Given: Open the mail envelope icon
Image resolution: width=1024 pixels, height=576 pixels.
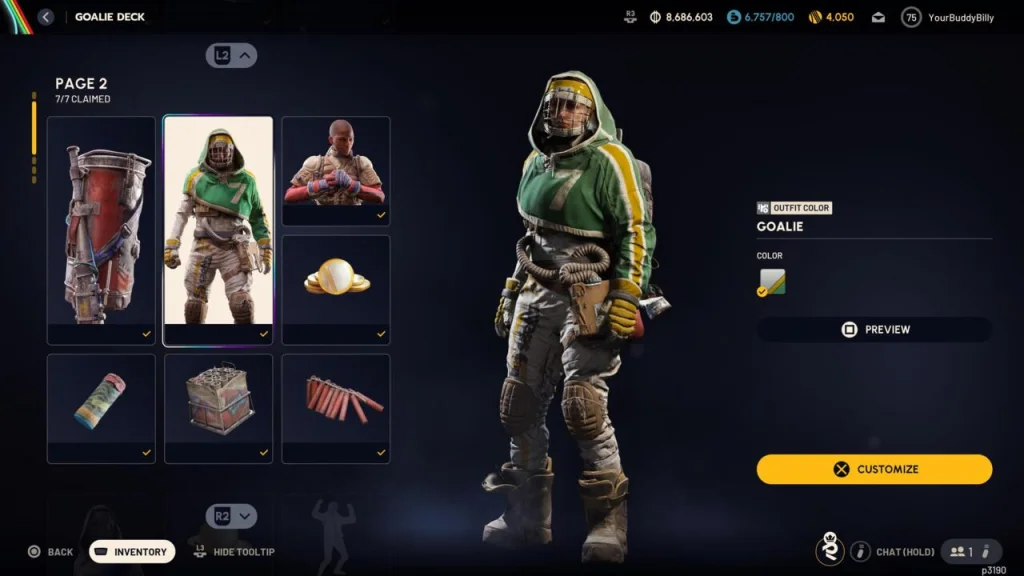Looking at the screenshot, I should coord(878,17).
